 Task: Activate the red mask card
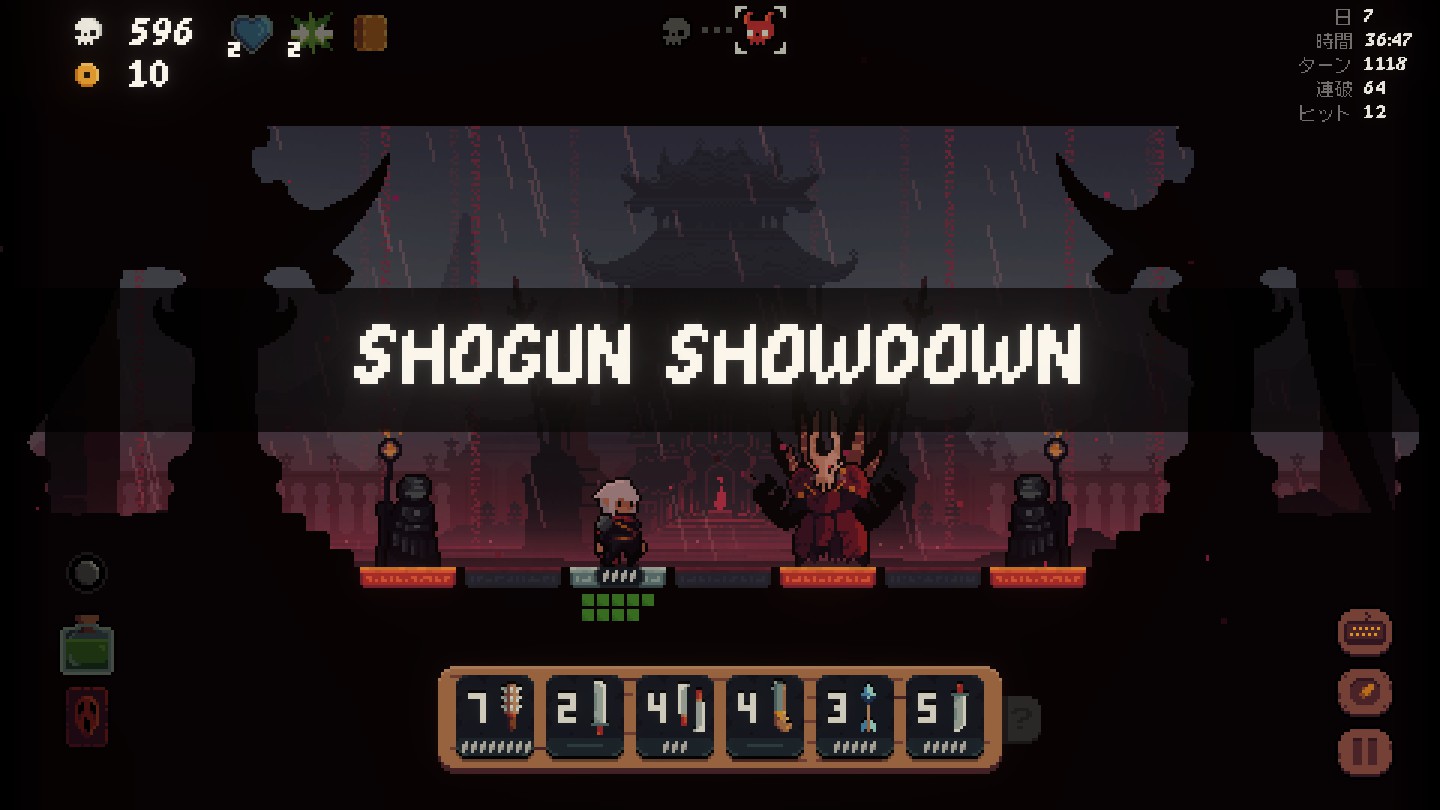pyautogui.click(x=87, y=716)
